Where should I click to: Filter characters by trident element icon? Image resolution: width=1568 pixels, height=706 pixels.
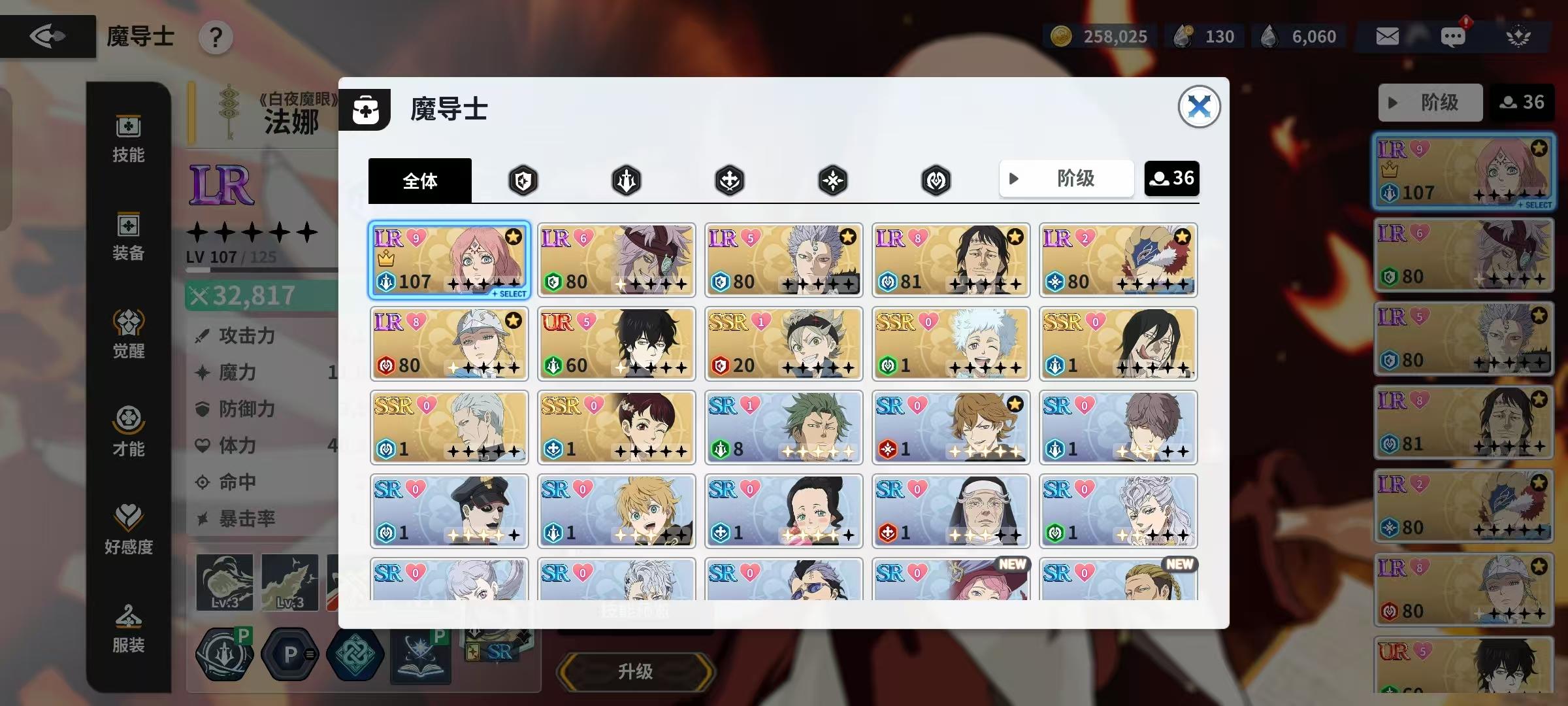[x=626, y=180]
